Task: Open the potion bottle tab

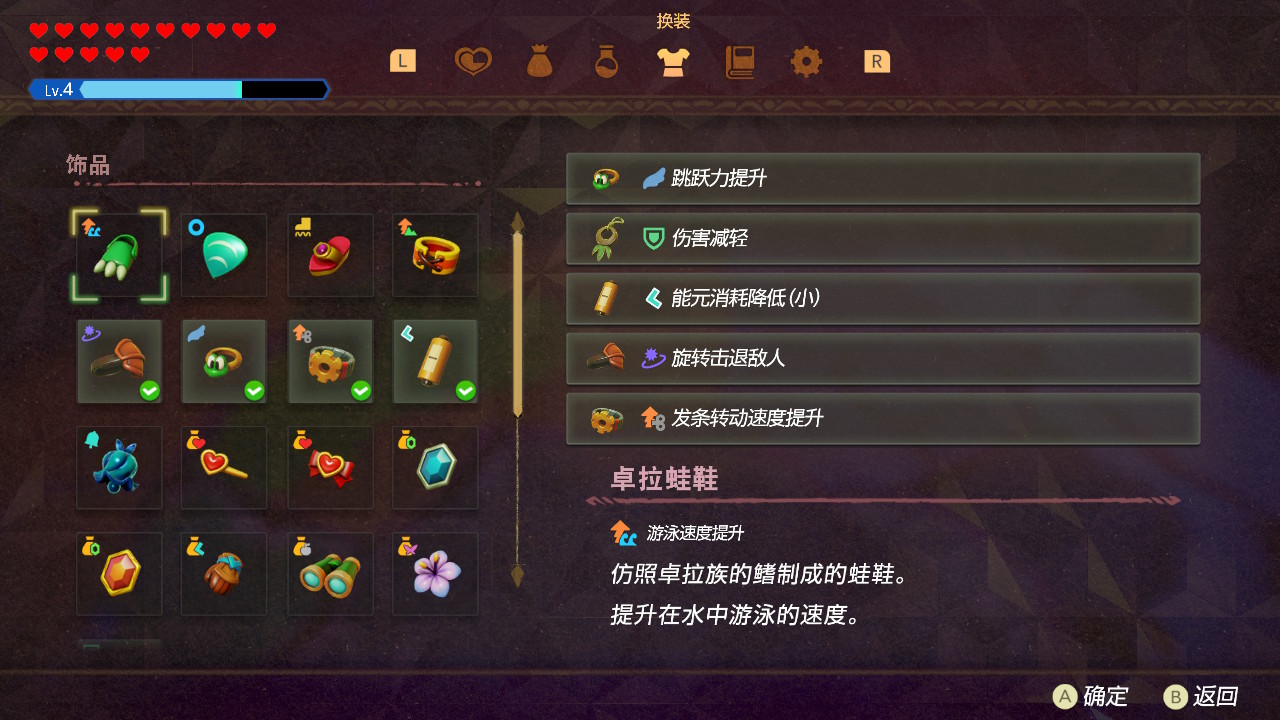Action: point(606,62)
